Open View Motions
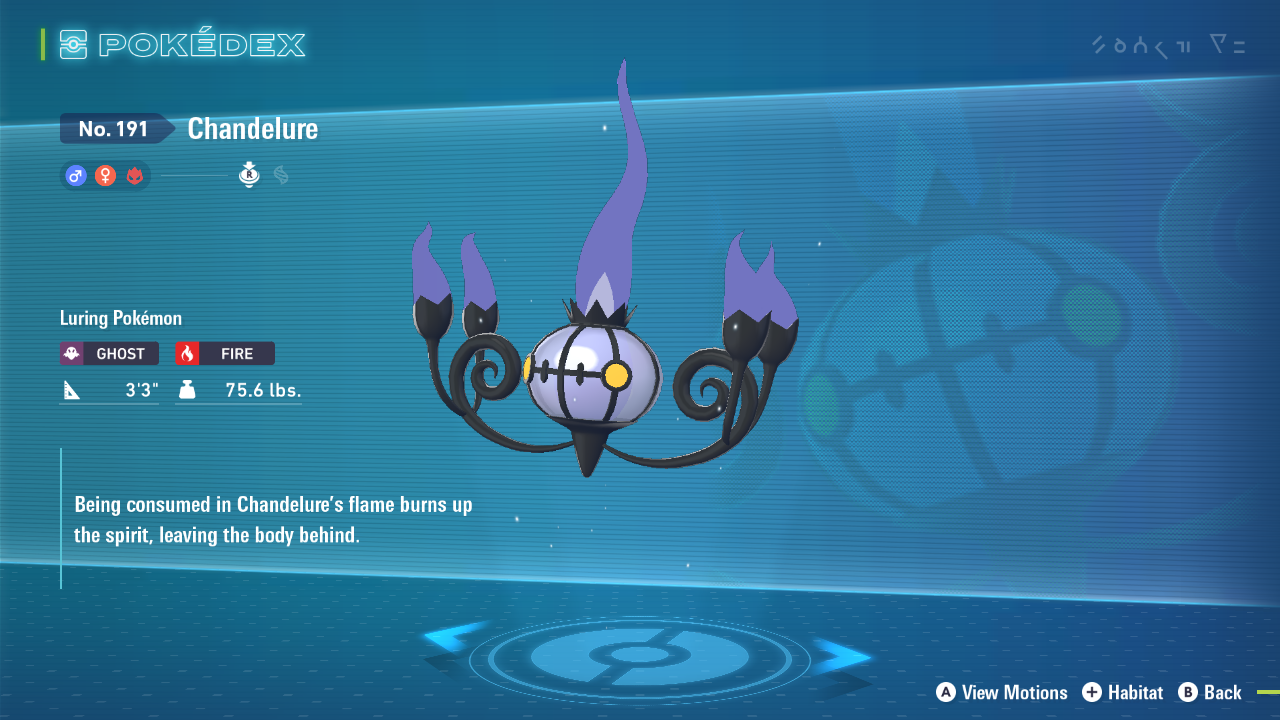 [1002, 692]
